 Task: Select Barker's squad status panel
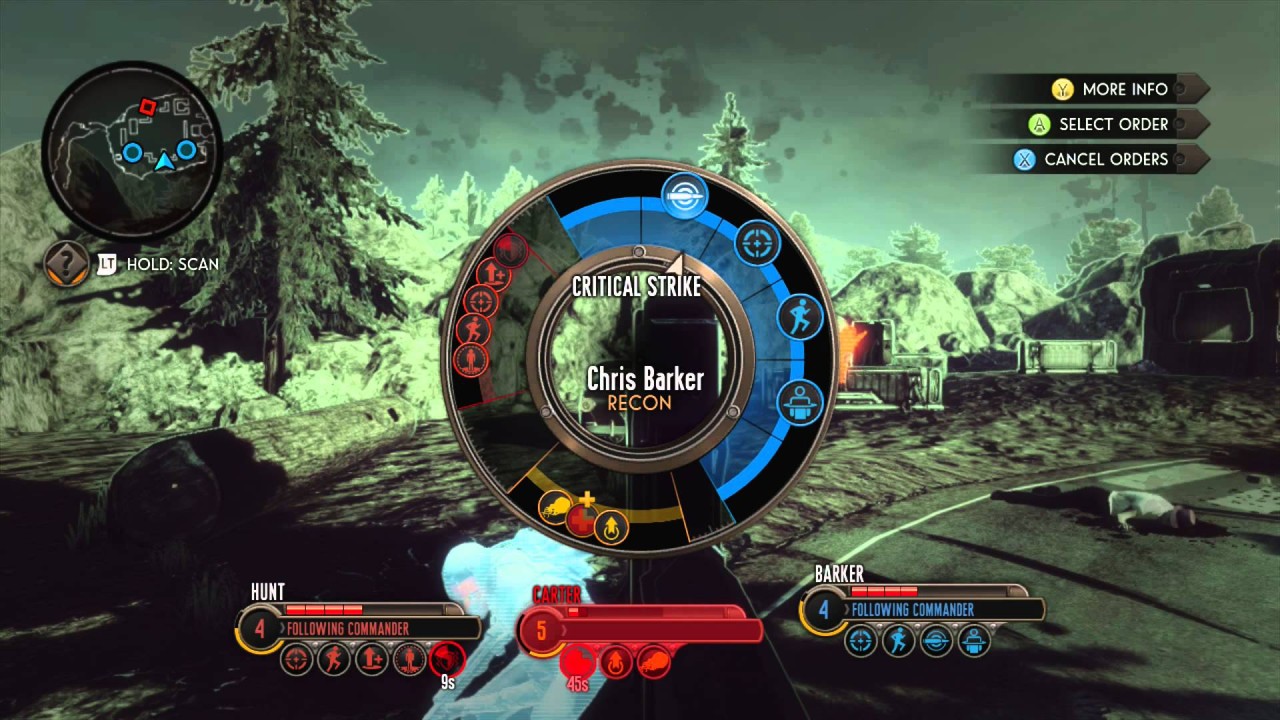(x=925, y=609)
